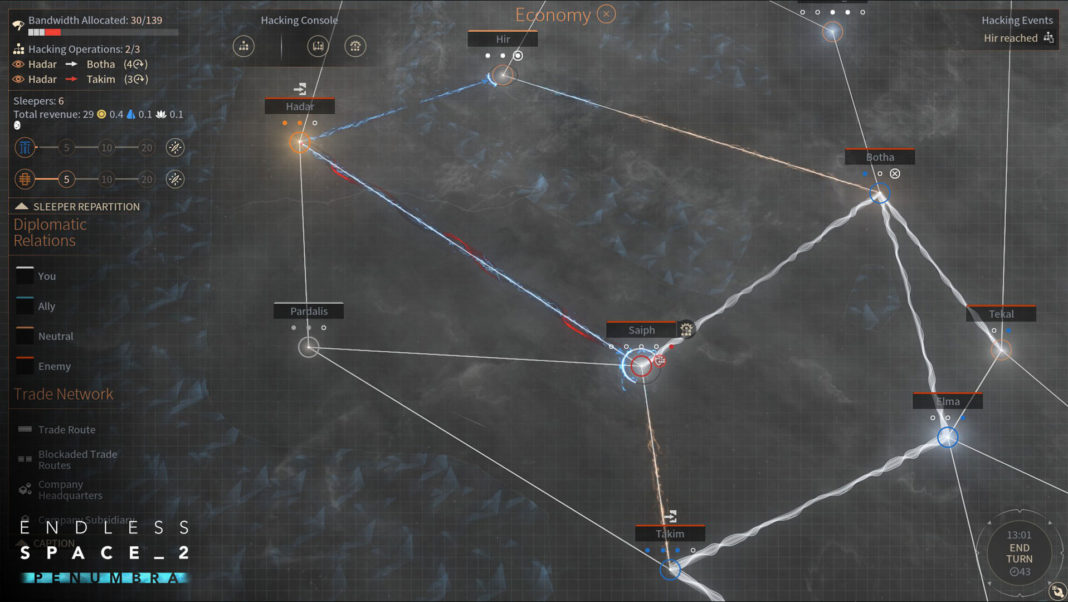1068x602 pixels.
Task: Collapse the Sleeper Repartition panel
Action: pyautogui.click(x=22, y=206)
